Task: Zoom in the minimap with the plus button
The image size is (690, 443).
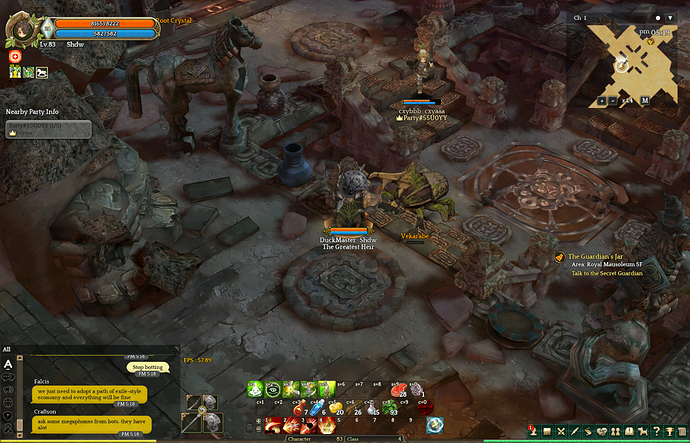Action: 600,100
